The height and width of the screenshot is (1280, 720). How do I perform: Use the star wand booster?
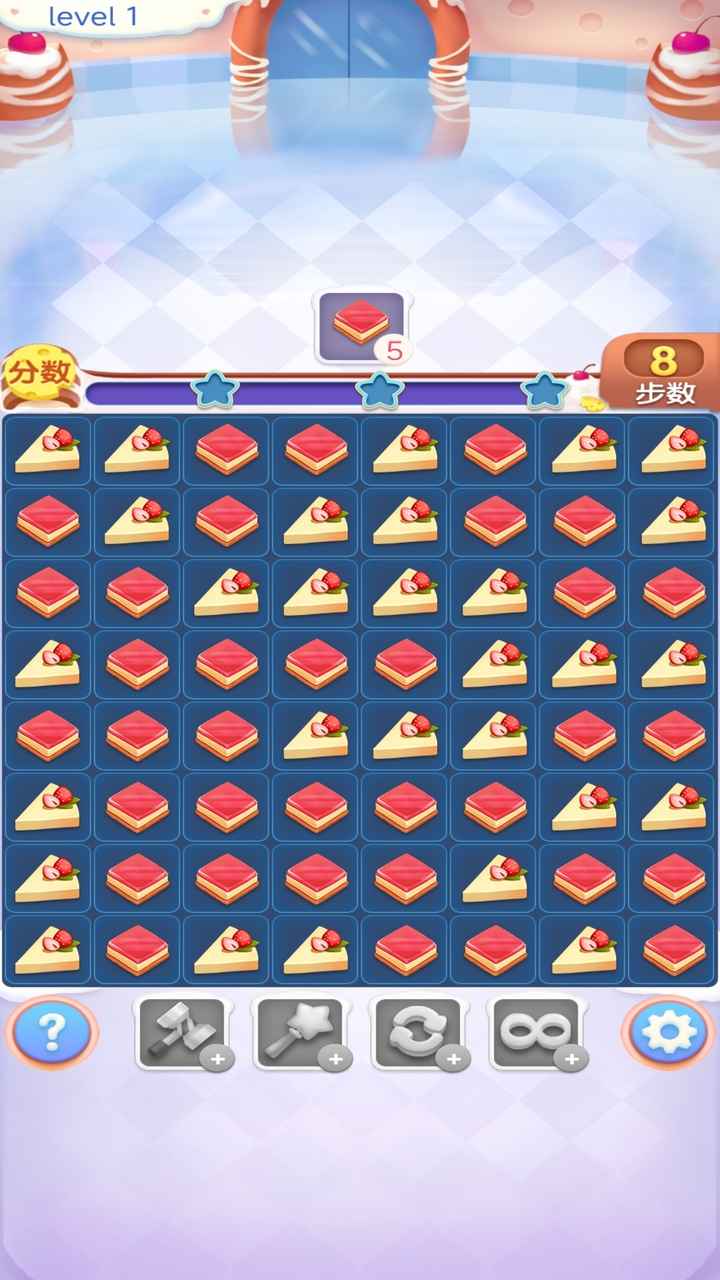(x=299, y=1033)
